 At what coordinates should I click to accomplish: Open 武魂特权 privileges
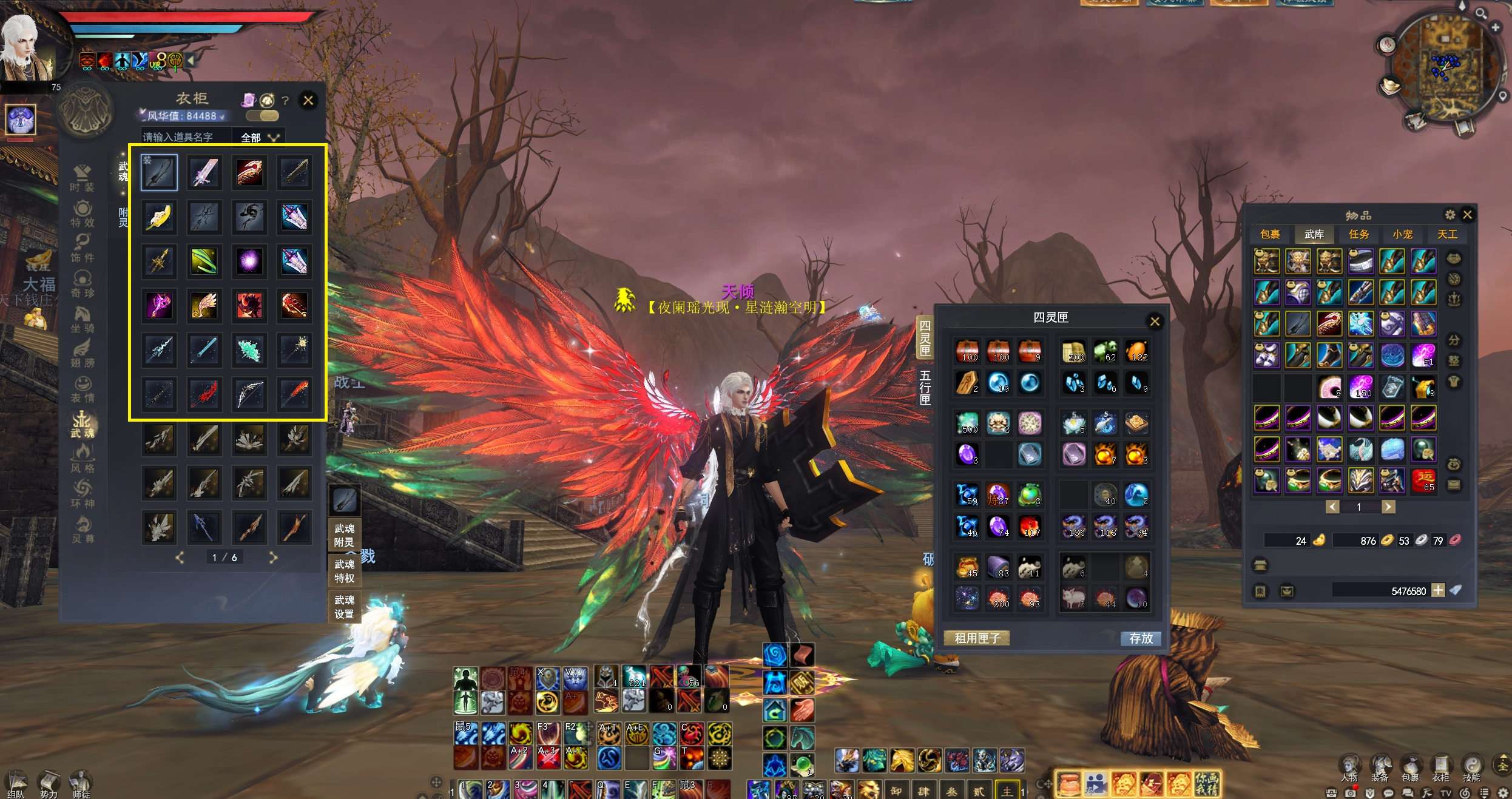tap(344, 571)
